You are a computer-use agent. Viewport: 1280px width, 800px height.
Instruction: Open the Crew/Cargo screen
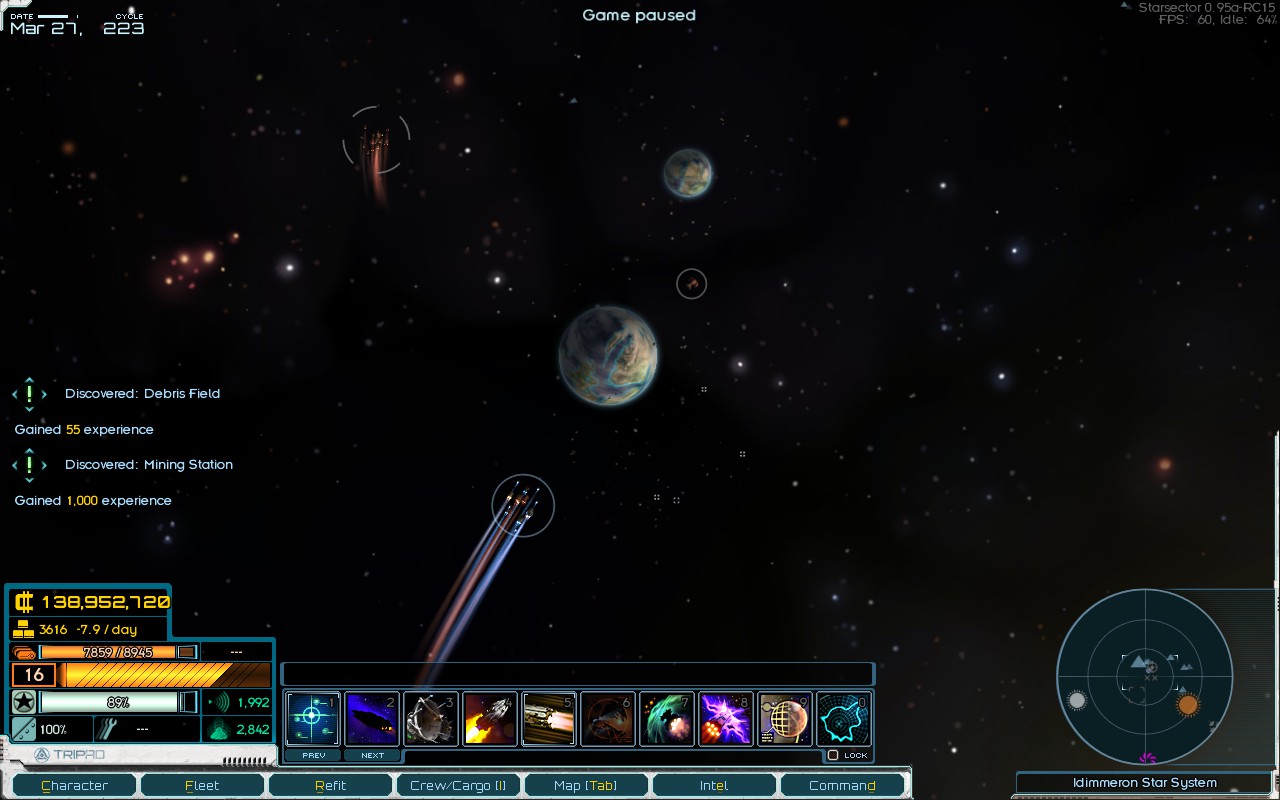[x=458, y=785]
